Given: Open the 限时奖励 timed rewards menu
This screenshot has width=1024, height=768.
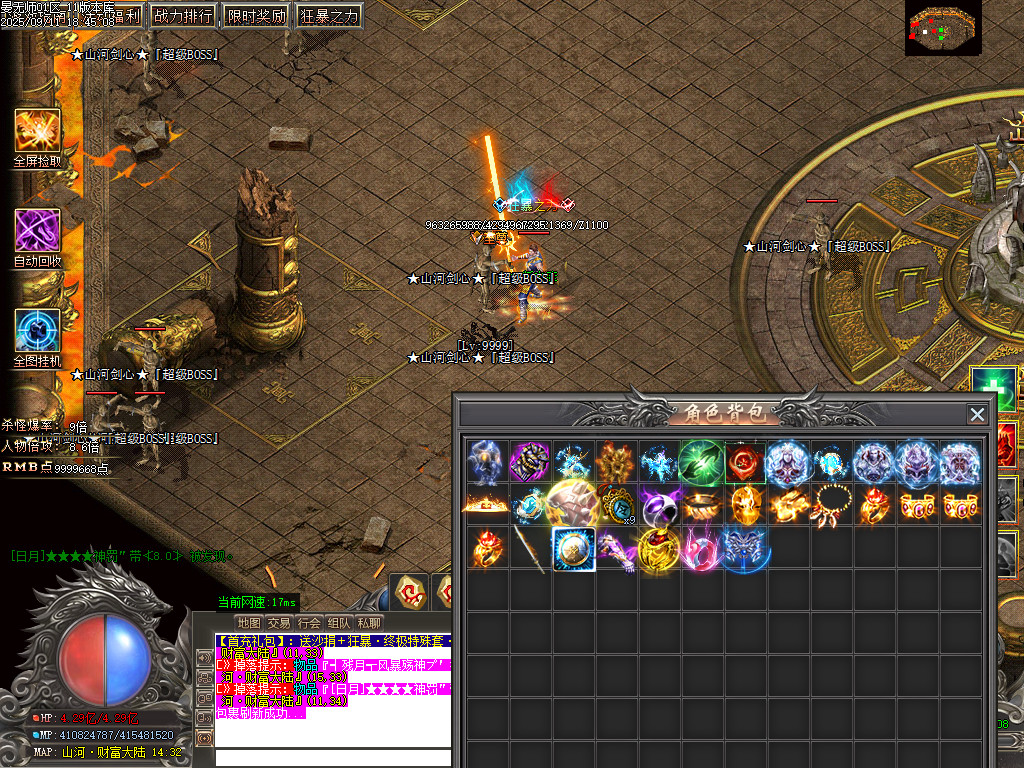Looking at the screenshot, I should point(255,16).
